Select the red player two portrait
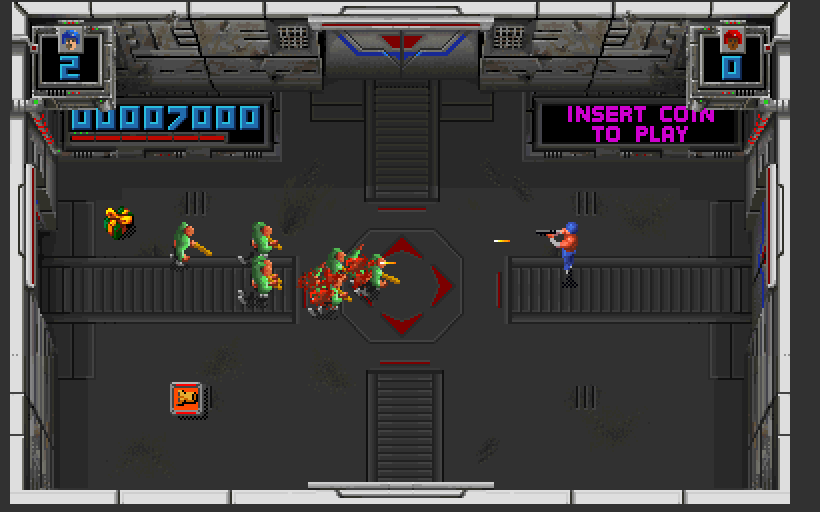Screen dimensions: 820x512 pyautogui.click(x=732, y=42)
